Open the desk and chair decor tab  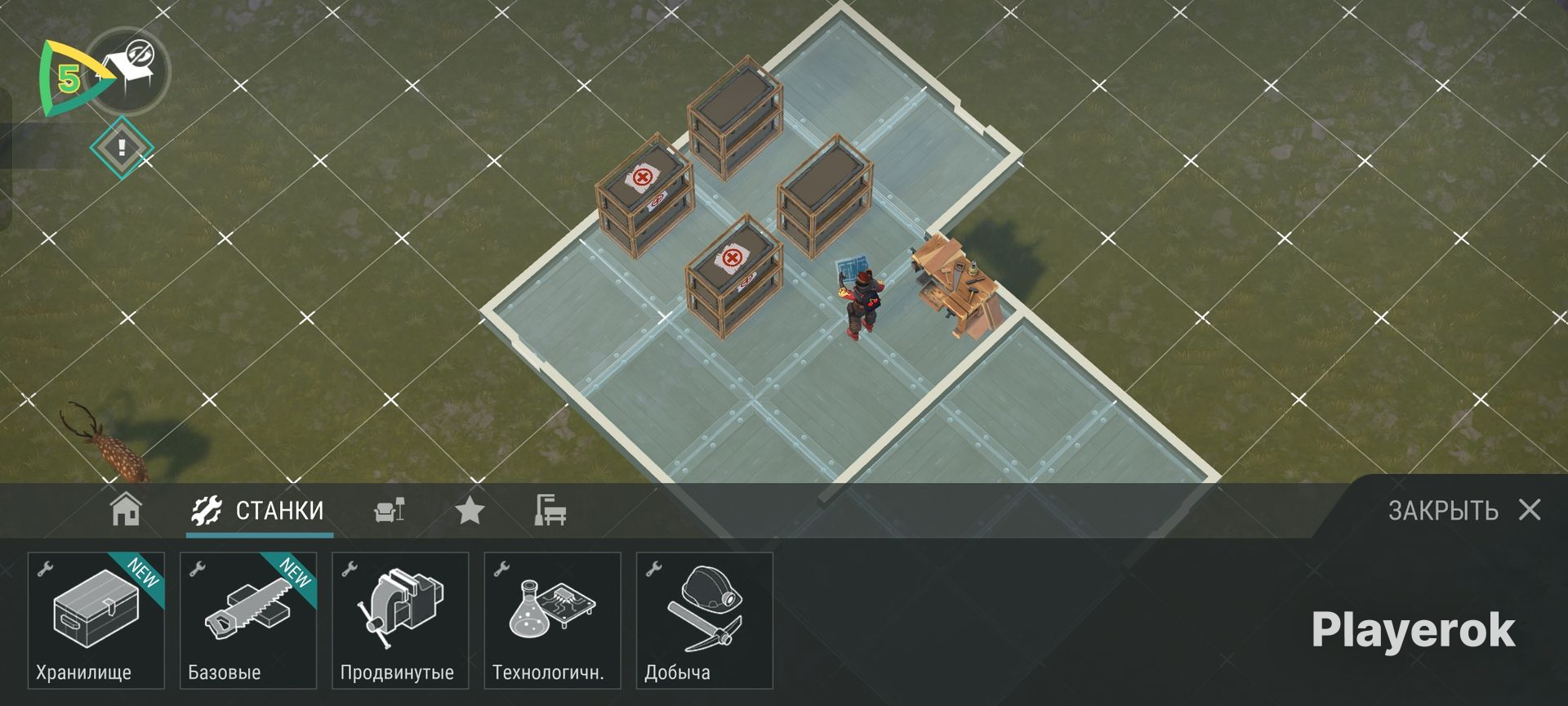tap(550, 510)
